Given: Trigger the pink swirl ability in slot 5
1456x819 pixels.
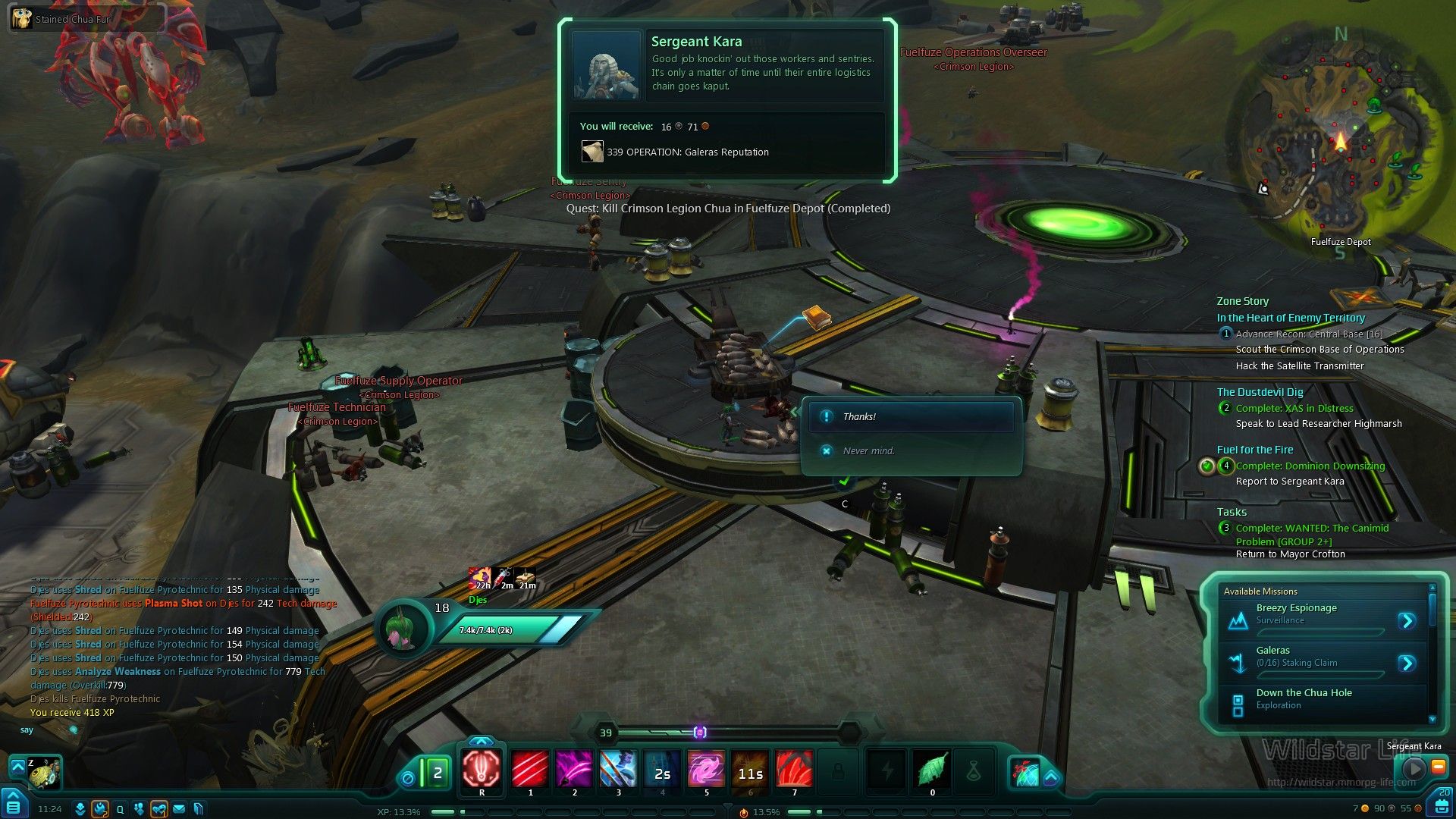Looking at the screenshot, I should [706, 770].
